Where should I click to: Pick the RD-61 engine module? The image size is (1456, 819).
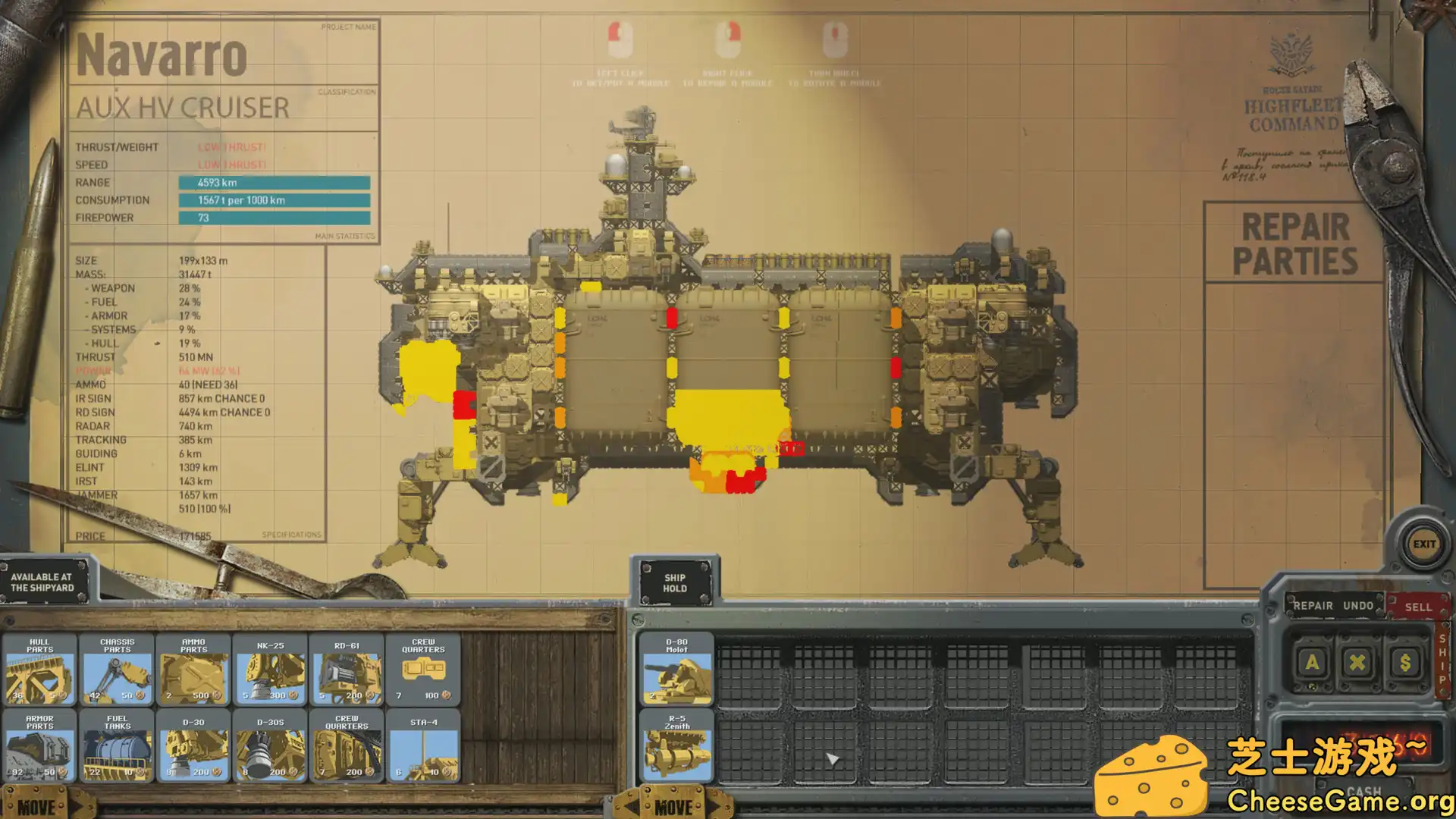(x=347, y=670)
